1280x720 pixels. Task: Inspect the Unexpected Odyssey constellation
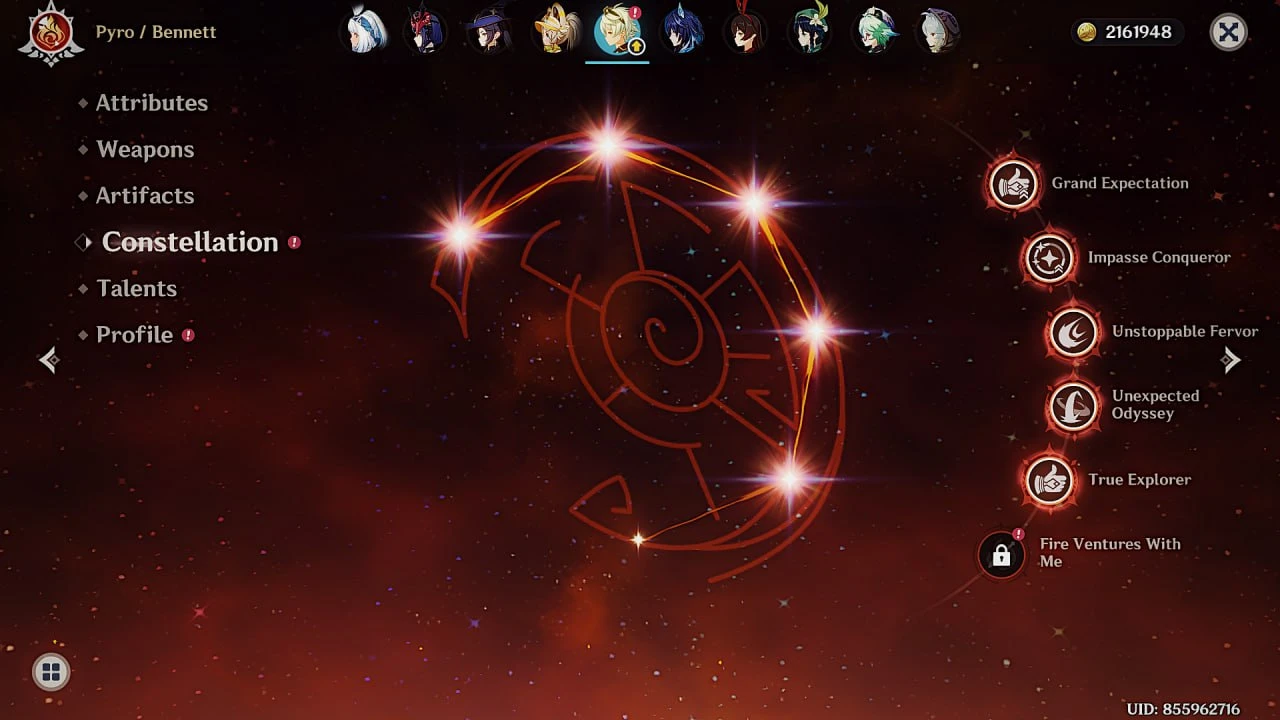1072,406
